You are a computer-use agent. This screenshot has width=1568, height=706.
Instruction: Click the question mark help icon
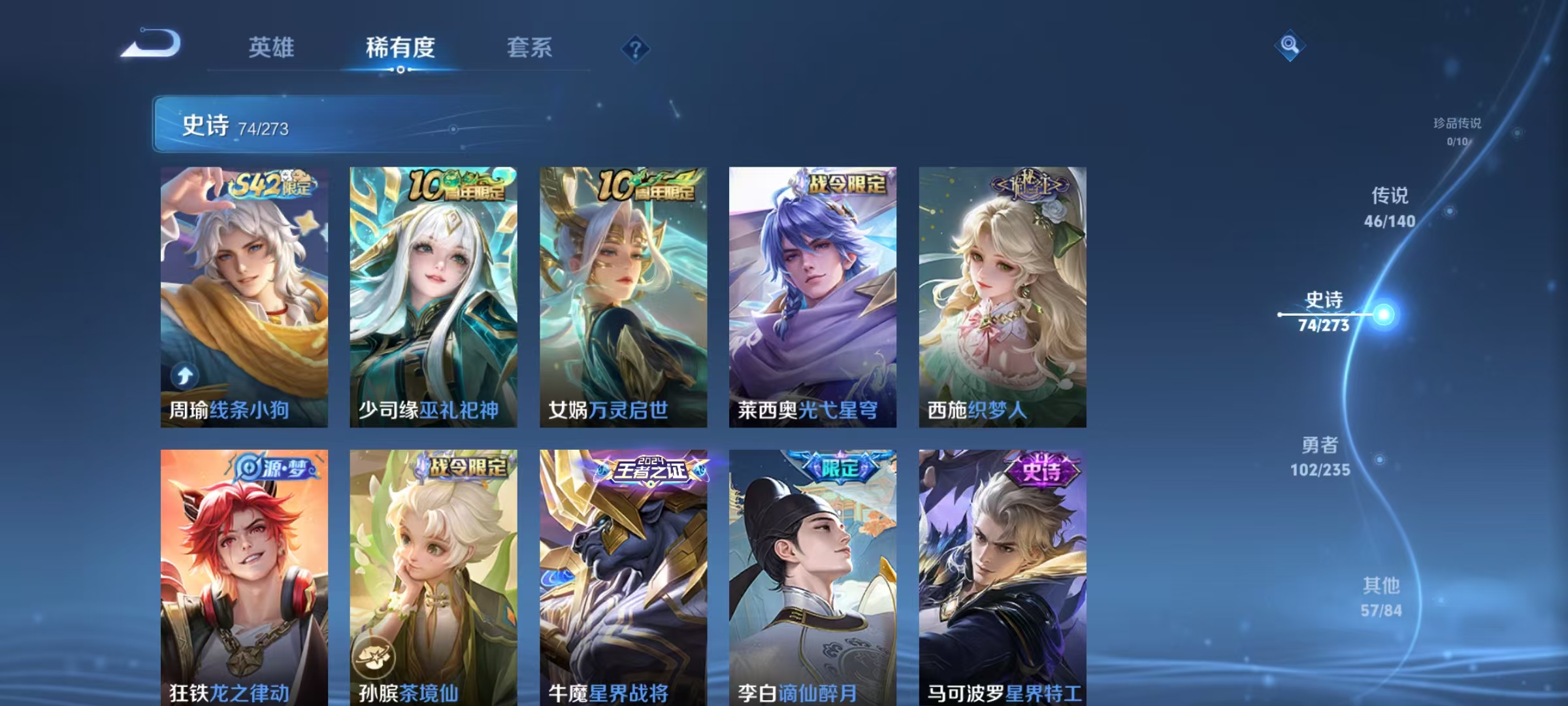pos(636,49)
